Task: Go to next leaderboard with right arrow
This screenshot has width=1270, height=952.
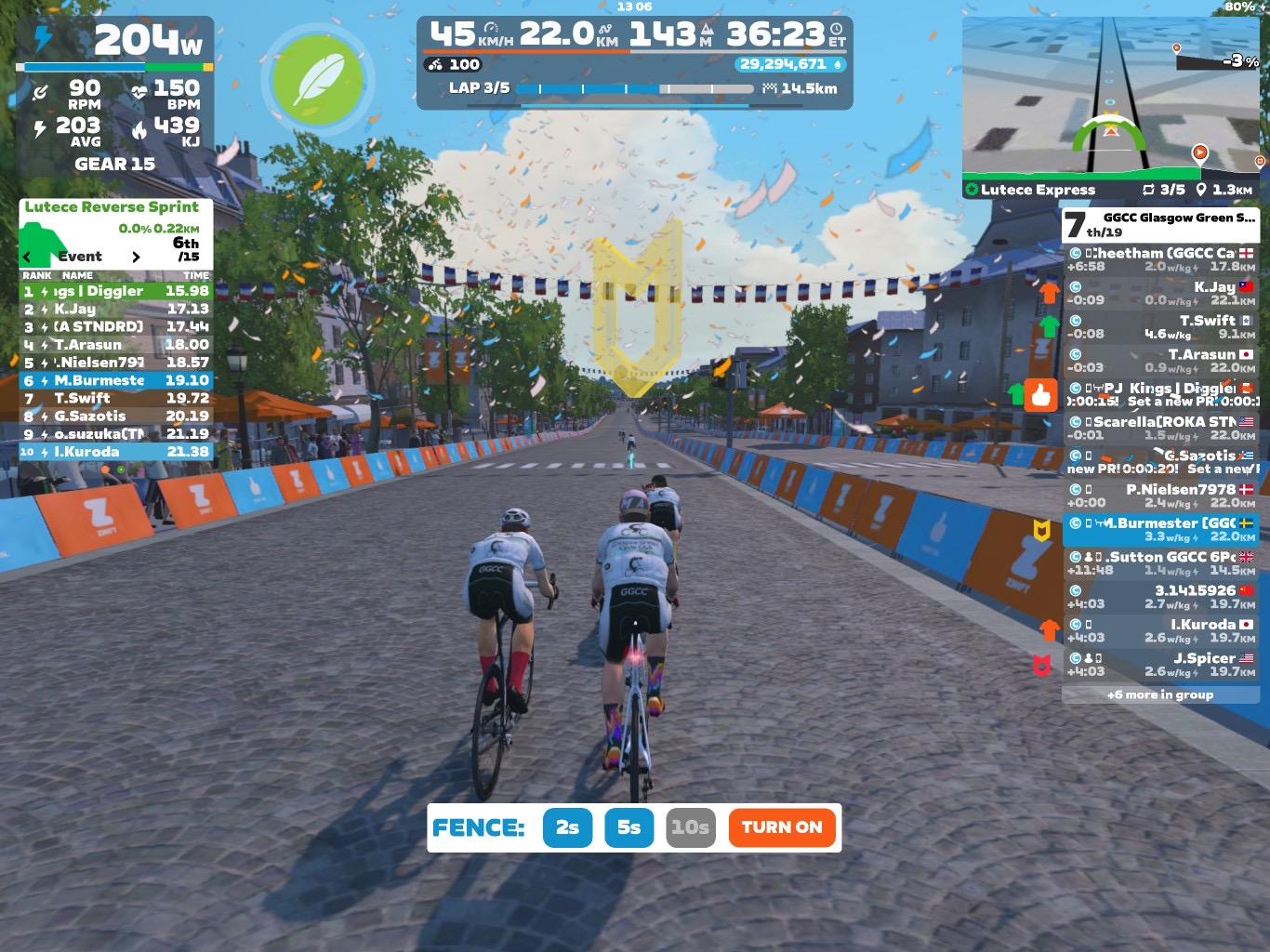Action: point(136,257)
